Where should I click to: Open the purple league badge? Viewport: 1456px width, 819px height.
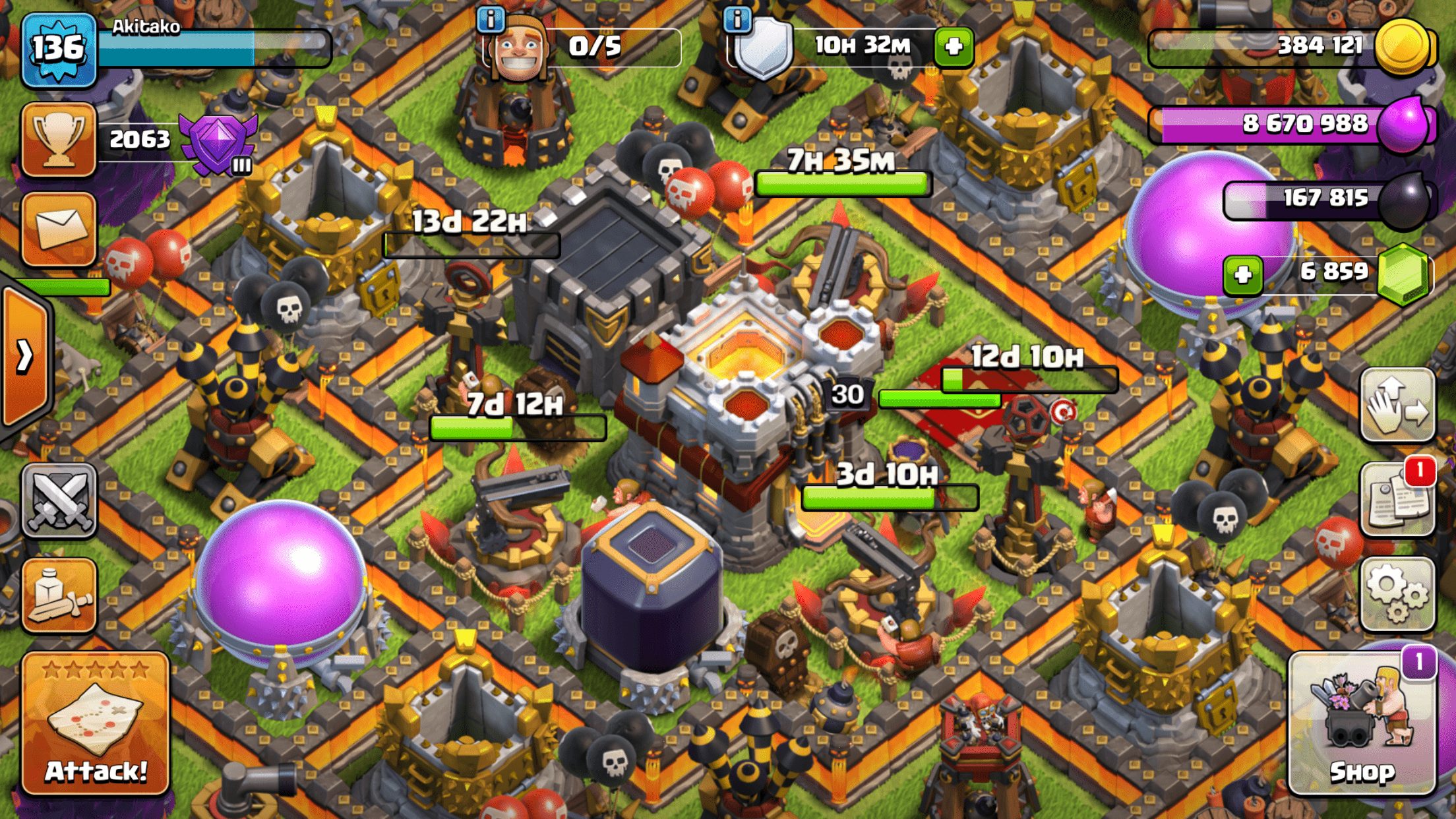(218, 143)
